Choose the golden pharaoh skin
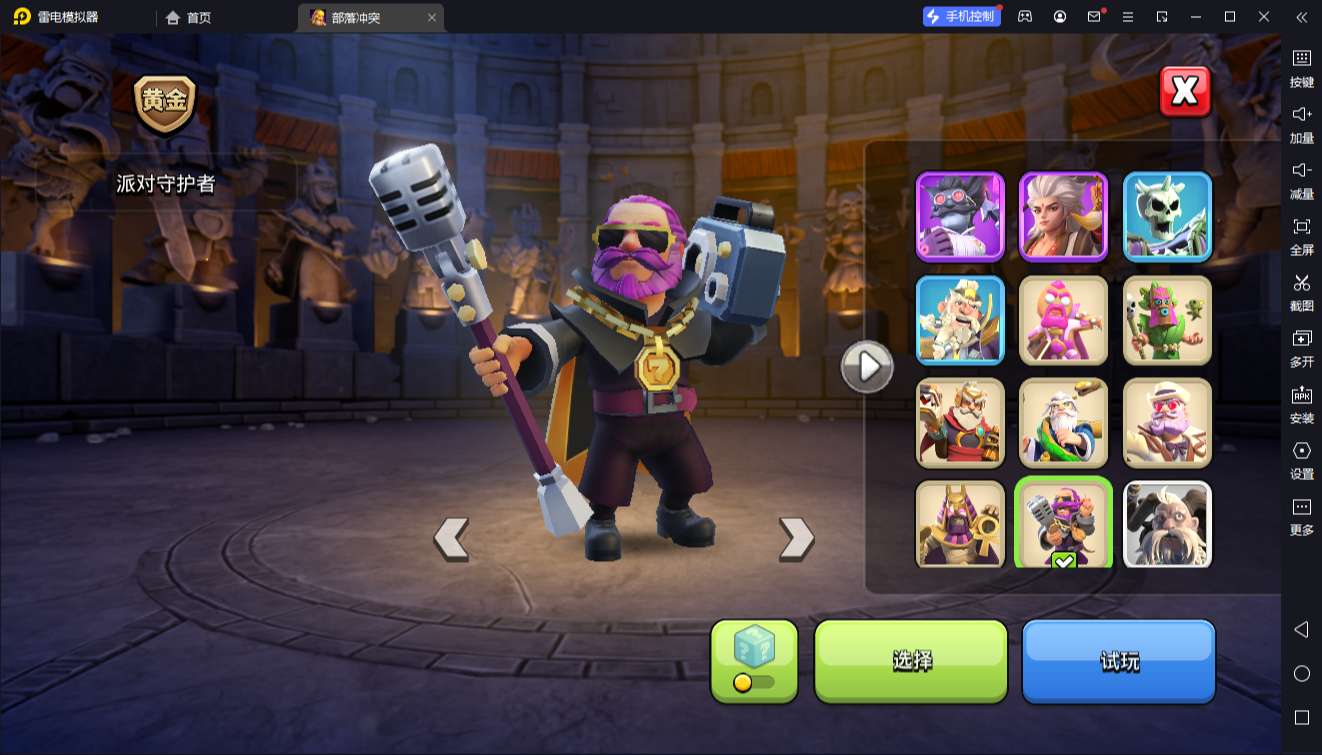 point(960,524)
